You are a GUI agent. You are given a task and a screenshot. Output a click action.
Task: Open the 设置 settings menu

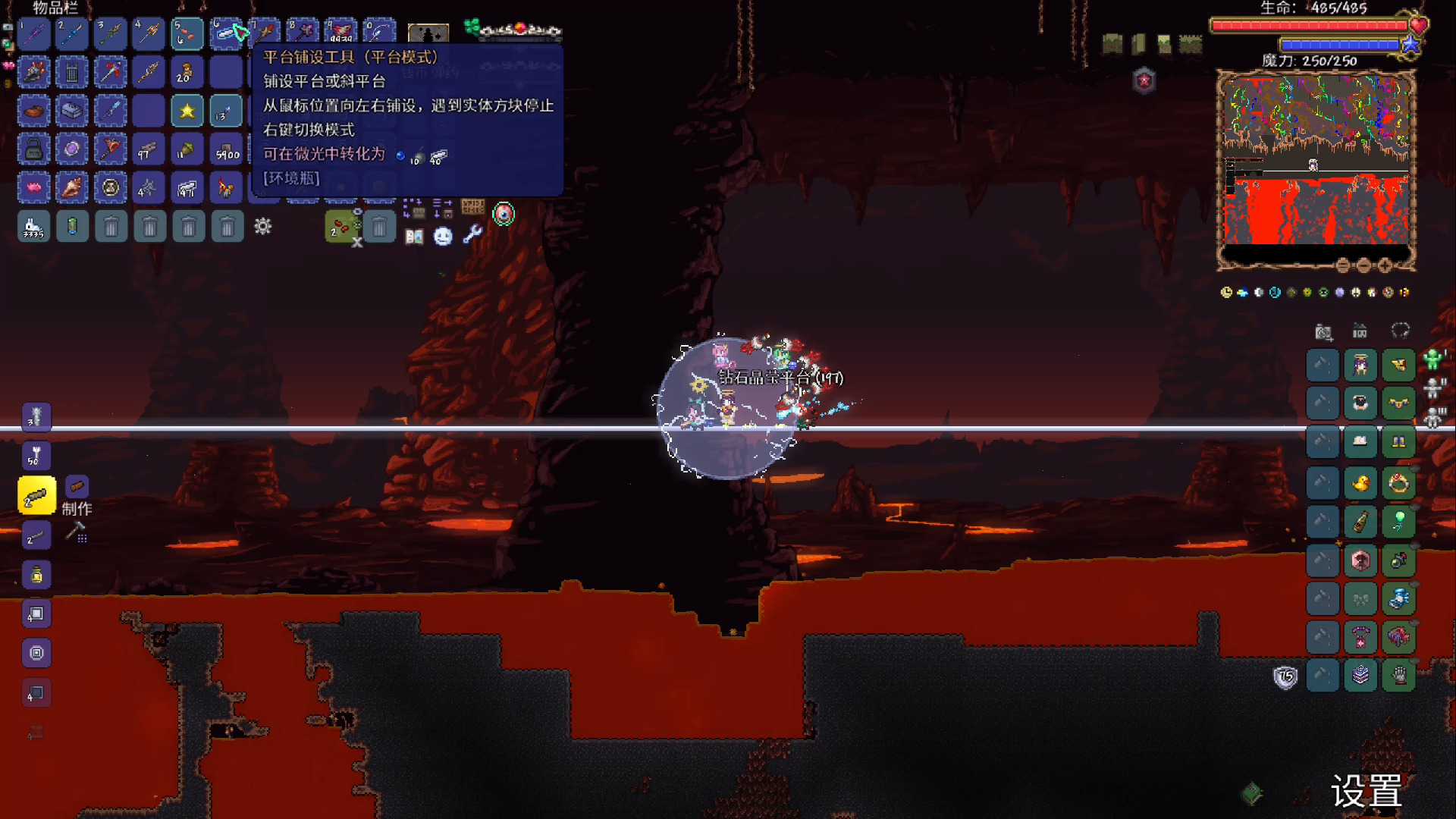point(1367,792)
